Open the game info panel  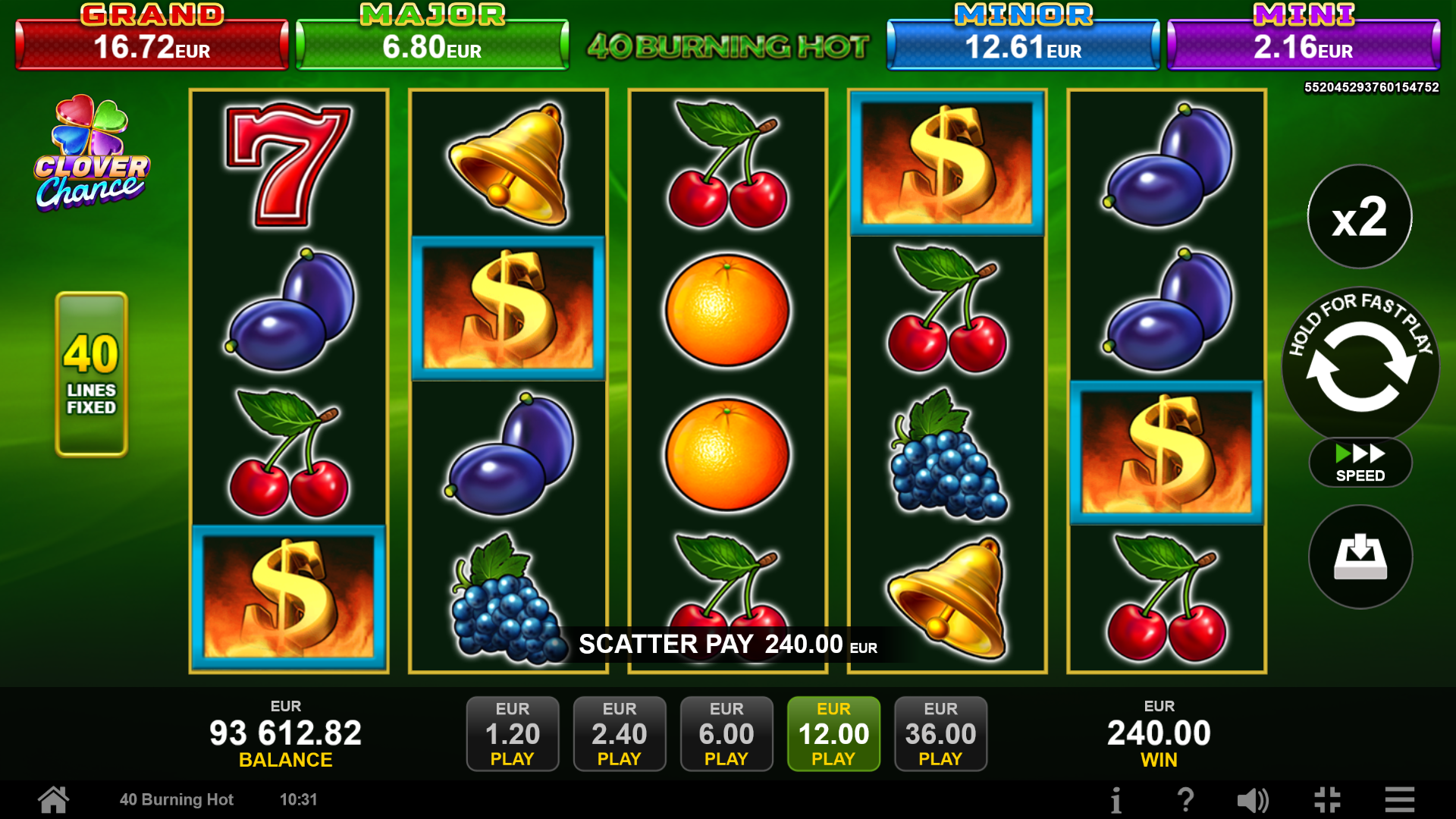point(1117,799)
